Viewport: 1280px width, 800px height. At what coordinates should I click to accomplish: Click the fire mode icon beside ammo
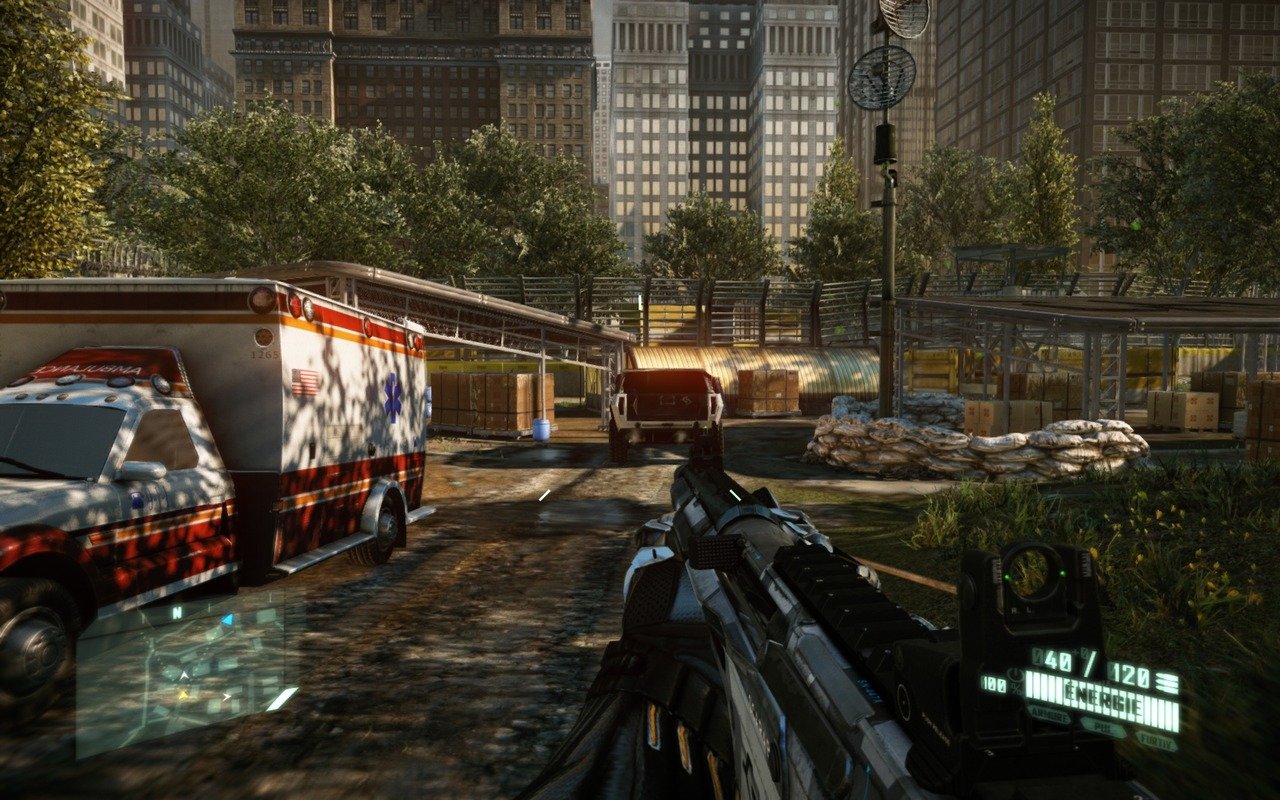1166,683
